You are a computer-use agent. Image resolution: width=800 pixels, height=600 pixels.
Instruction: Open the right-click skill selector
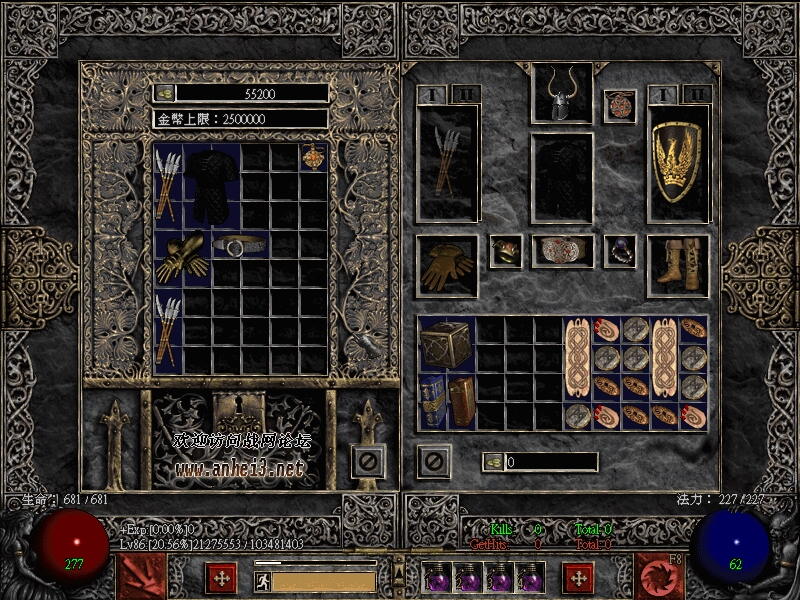coord(659,577)
